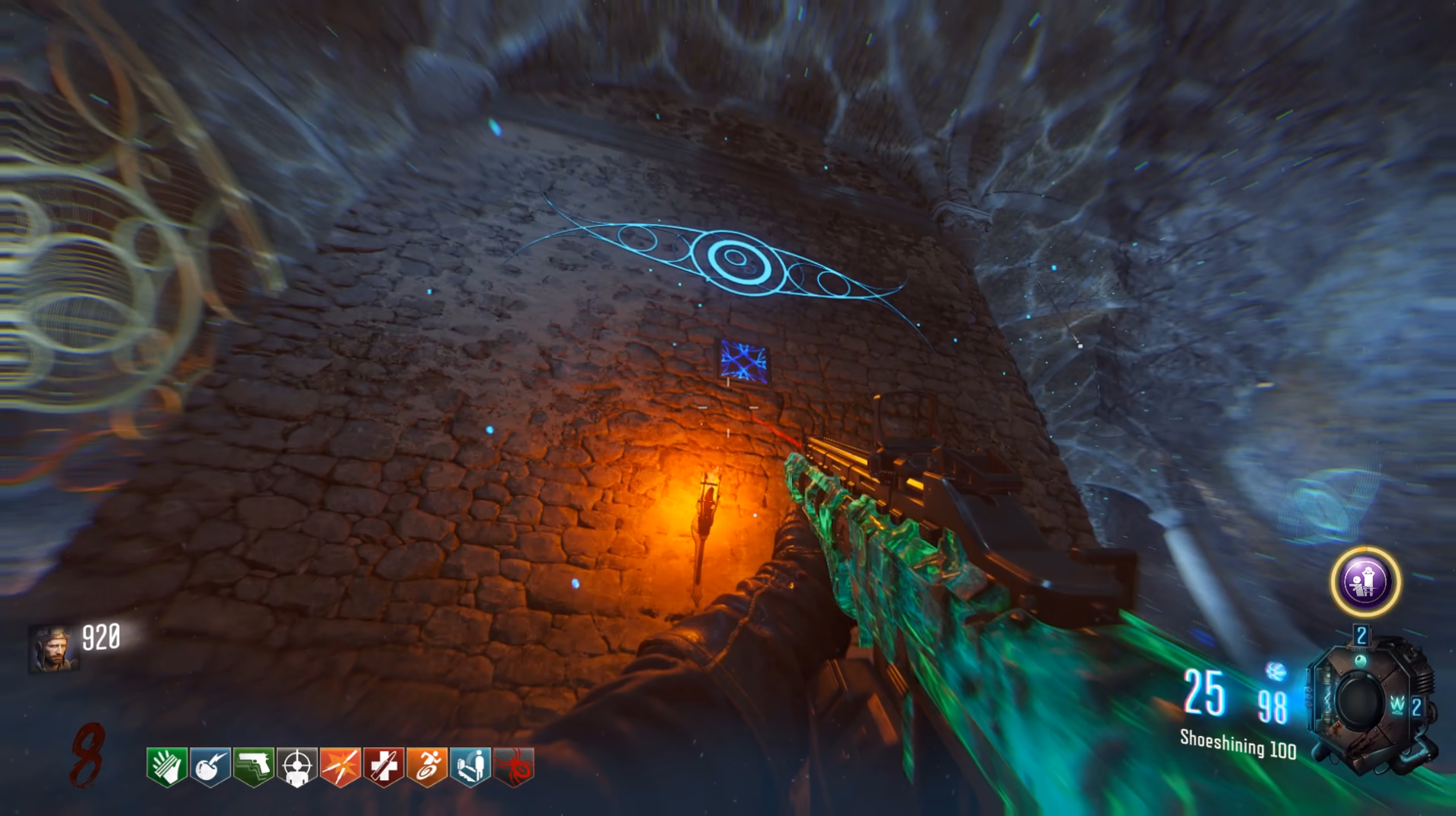Click the player character portrait
Image resolution: width=1456 pixels, height=816 pixels.
pos(53,649)
